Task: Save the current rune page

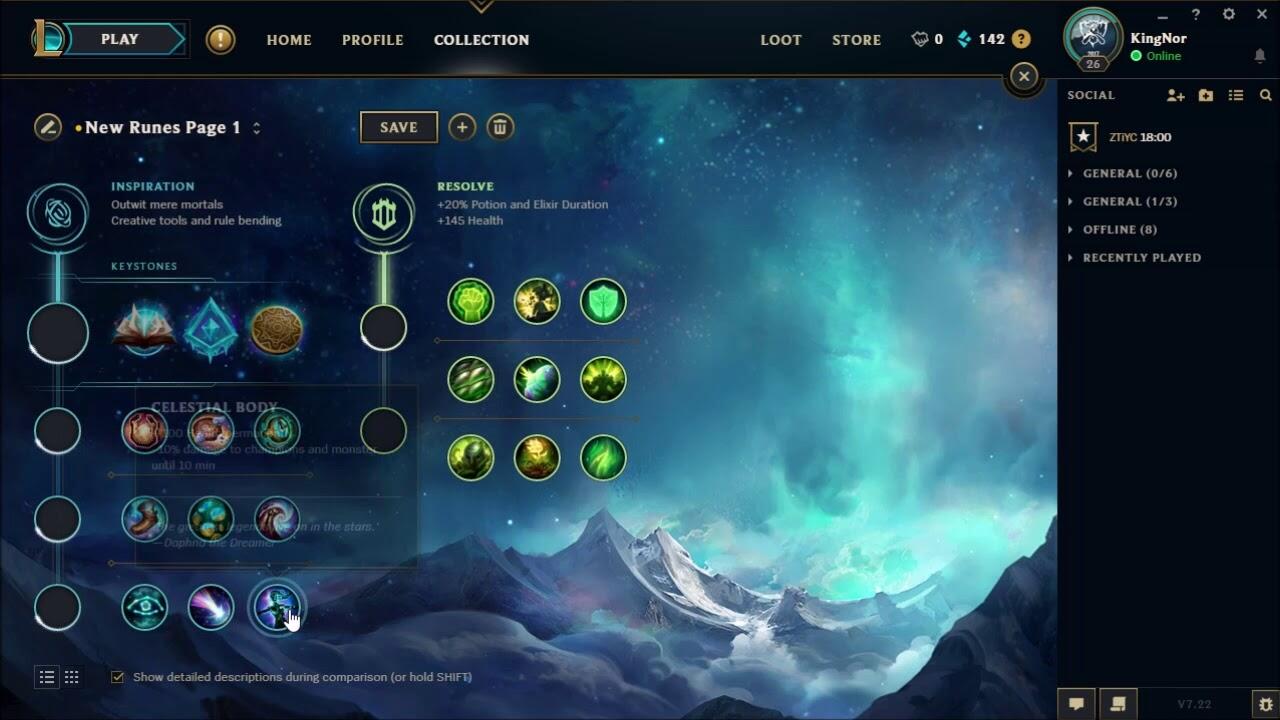Action: pos(398,127)
